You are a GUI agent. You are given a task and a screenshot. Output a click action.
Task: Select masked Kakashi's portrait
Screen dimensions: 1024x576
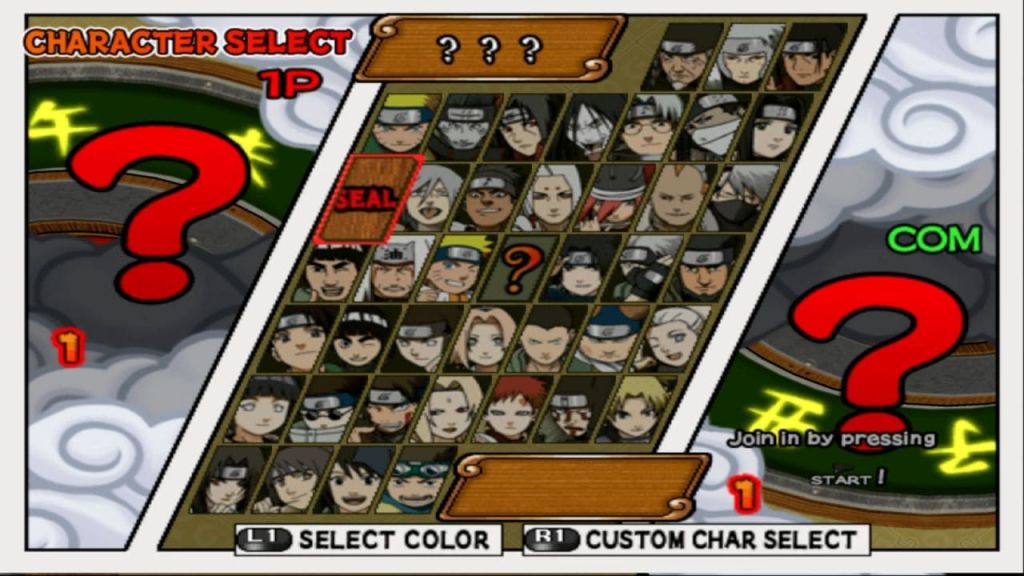[x=742, y=198]
